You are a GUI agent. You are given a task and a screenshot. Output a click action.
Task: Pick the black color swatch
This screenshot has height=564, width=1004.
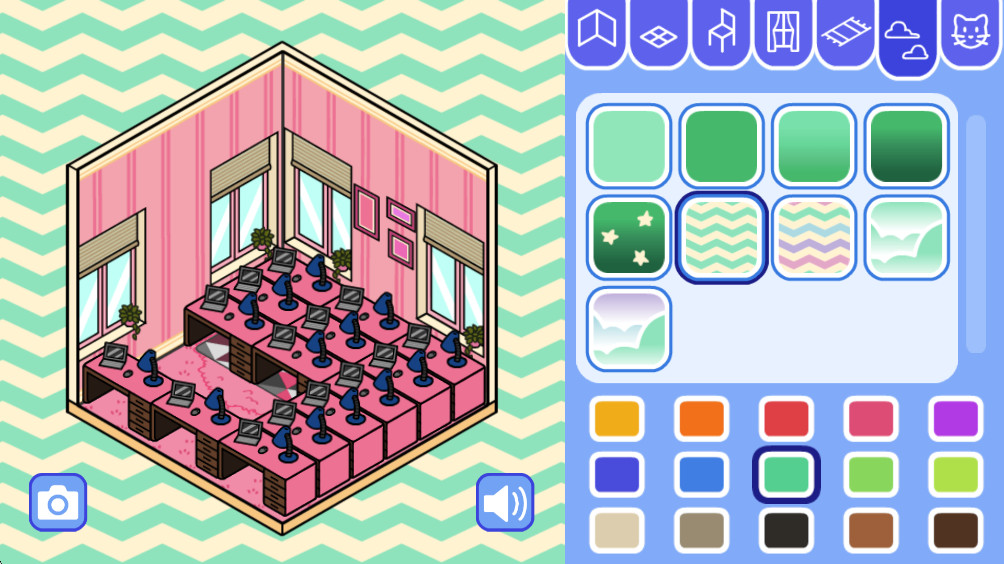point(786,530)
